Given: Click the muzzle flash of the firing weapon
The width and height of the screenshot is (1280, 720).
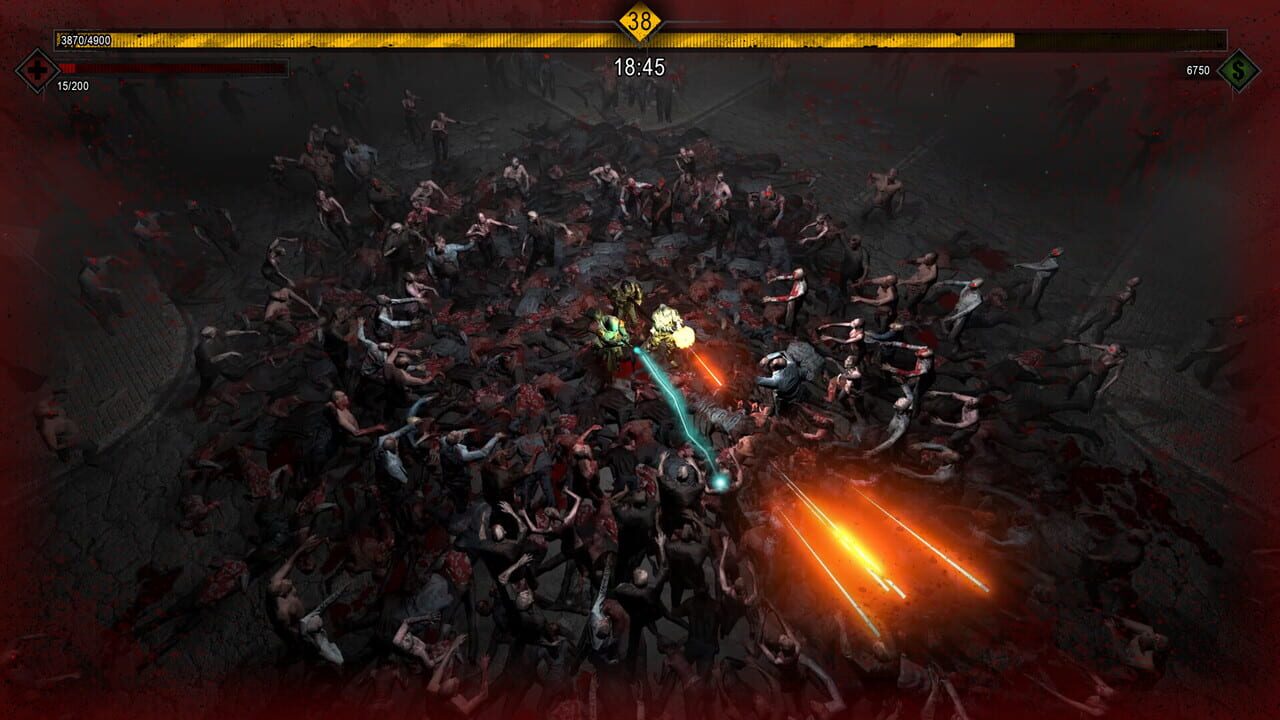Looking at the screenshot, I should [x=685, y=336].
